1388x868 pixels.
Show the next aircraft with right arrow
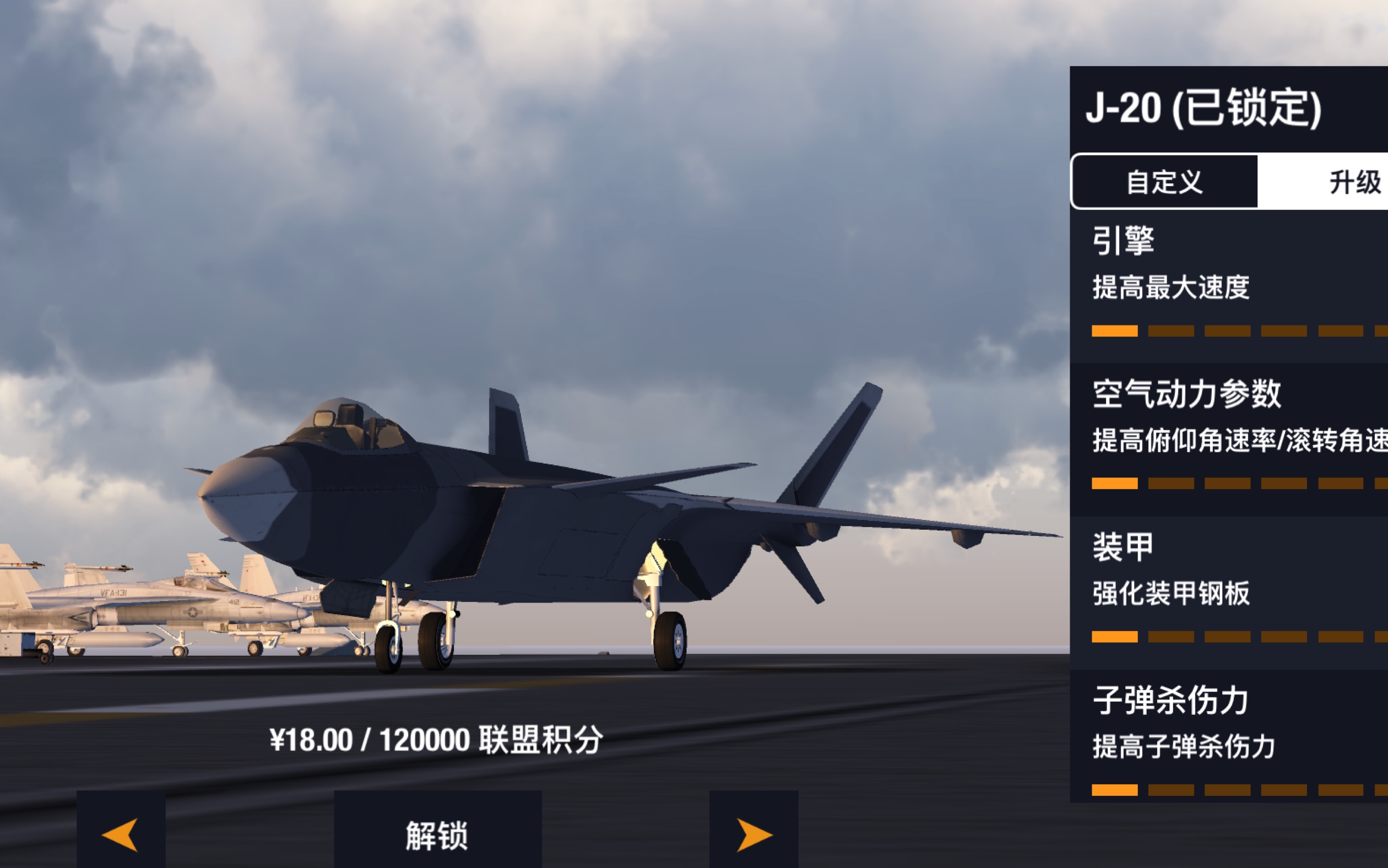[753, 833]
